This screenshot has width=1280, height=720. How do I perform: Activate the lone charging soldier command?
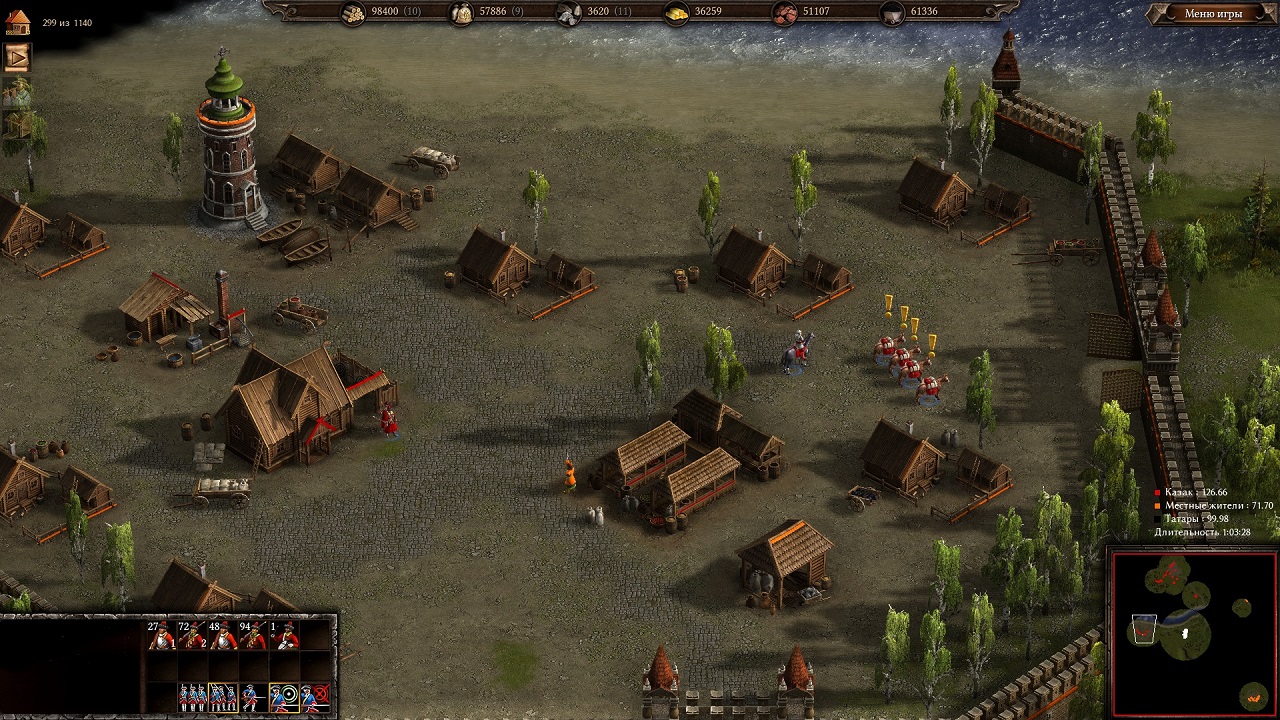(254, 697)
